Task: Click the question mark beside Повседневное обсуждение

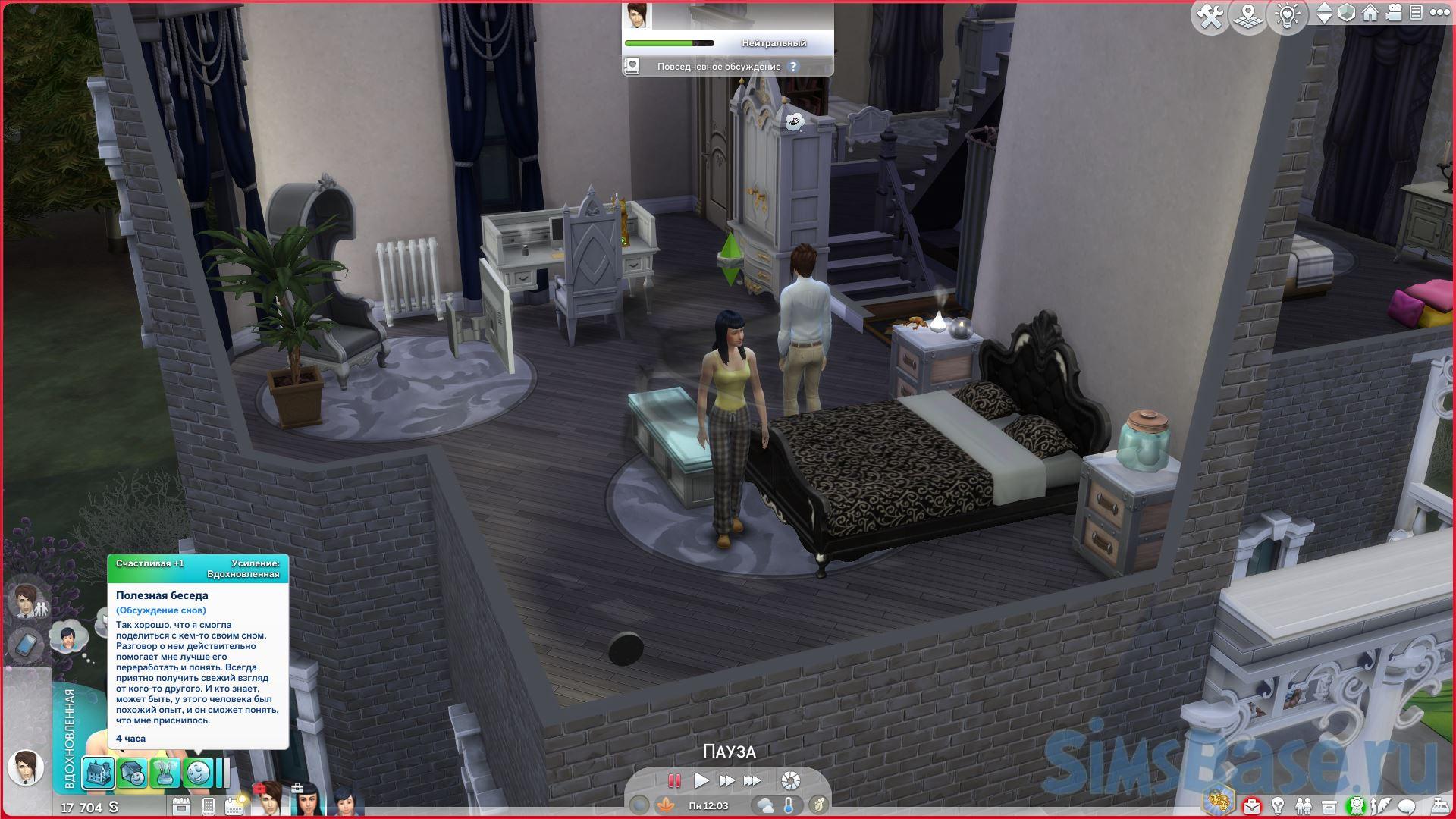Action: pyautogui.click(x=793, y=67)
